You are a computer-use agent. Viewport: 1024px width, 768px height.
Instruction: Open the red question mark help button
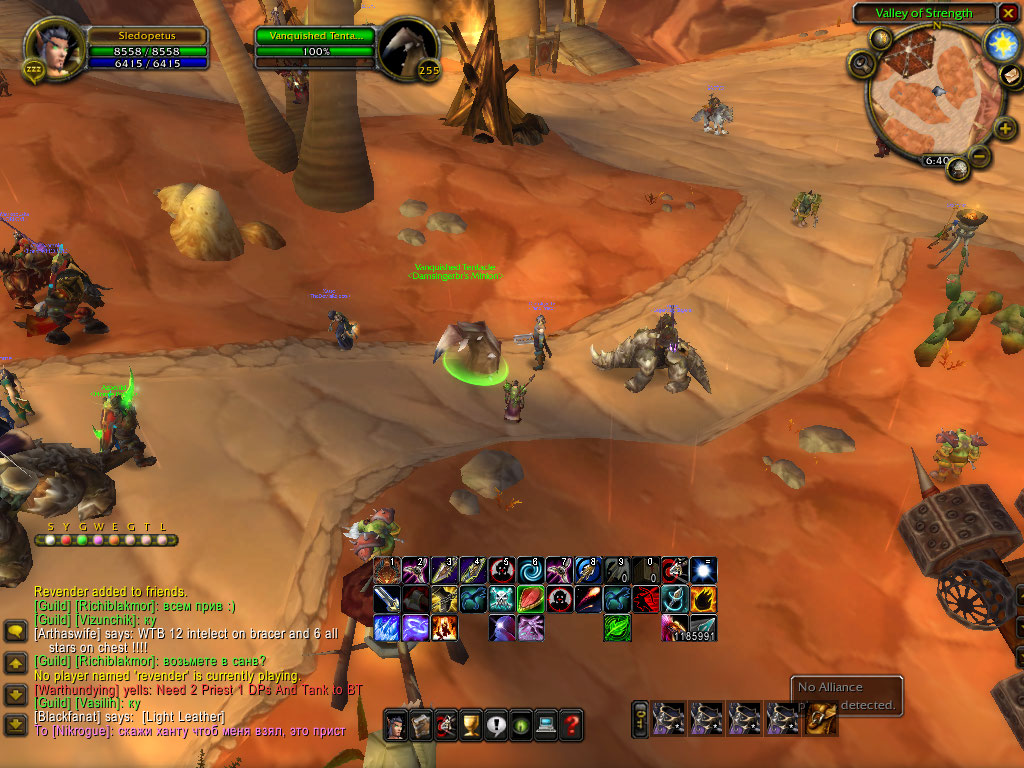pyautogui.click(x=571, y=724)
